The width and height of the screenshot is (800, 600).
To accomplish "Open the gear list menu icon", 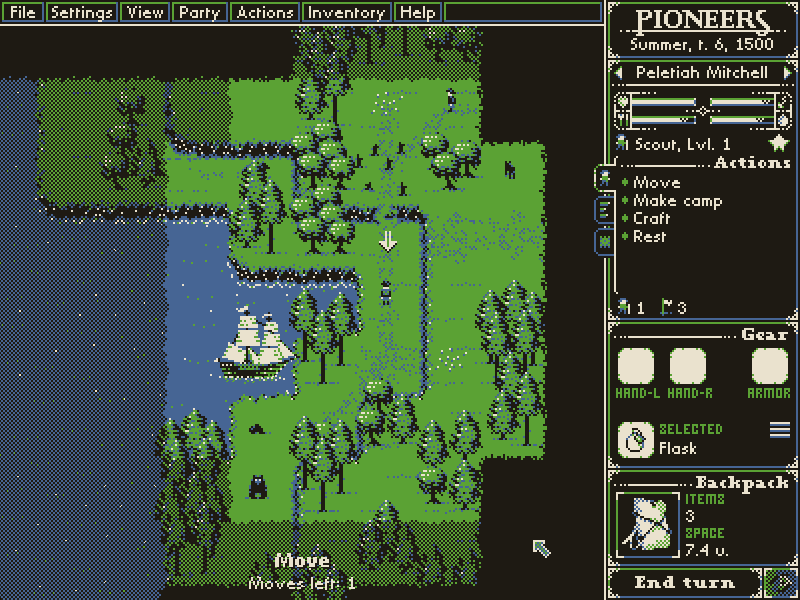I will pos(779,430).
